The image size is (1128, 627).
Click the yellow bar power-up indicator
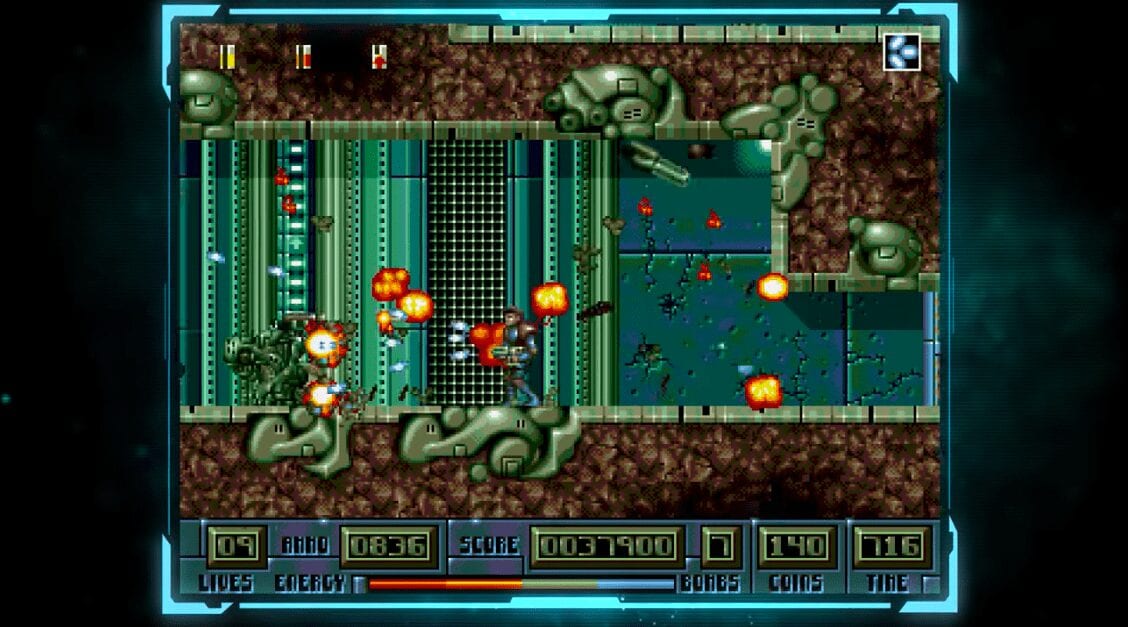(227, 57)
